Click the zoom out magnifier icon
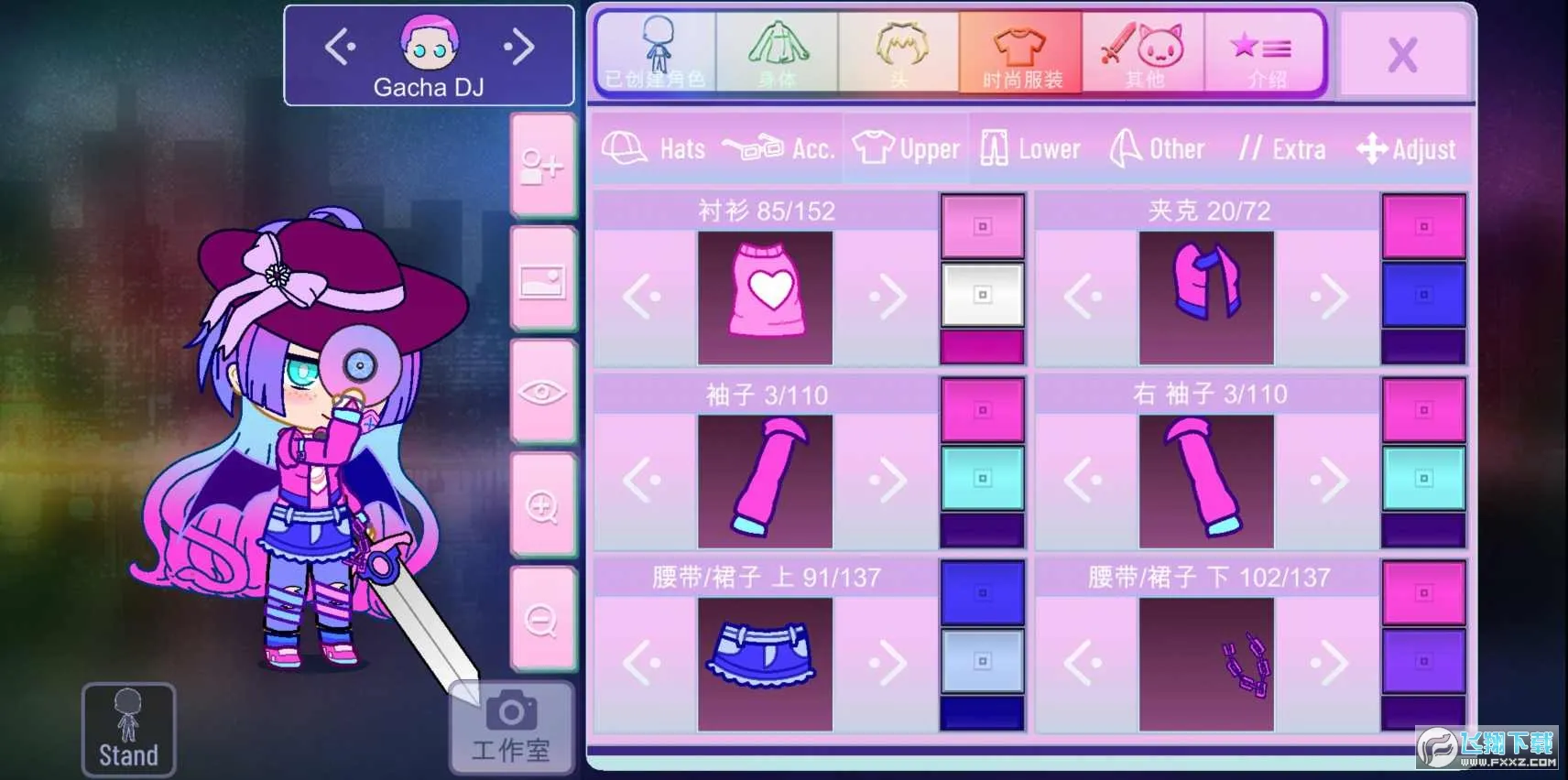1568x780 pixels. [x=542, y=617]
